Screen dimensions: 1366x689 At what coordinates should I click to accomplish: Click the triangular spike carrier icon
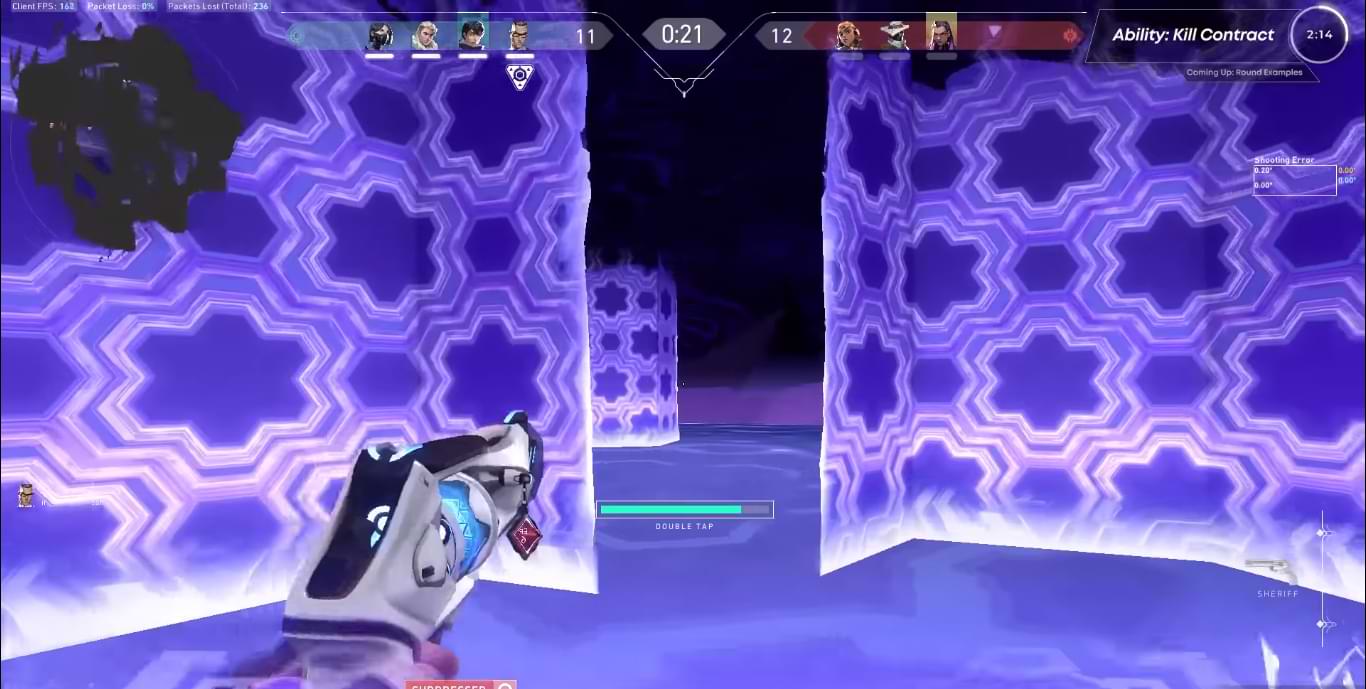(x=519, y=77)
